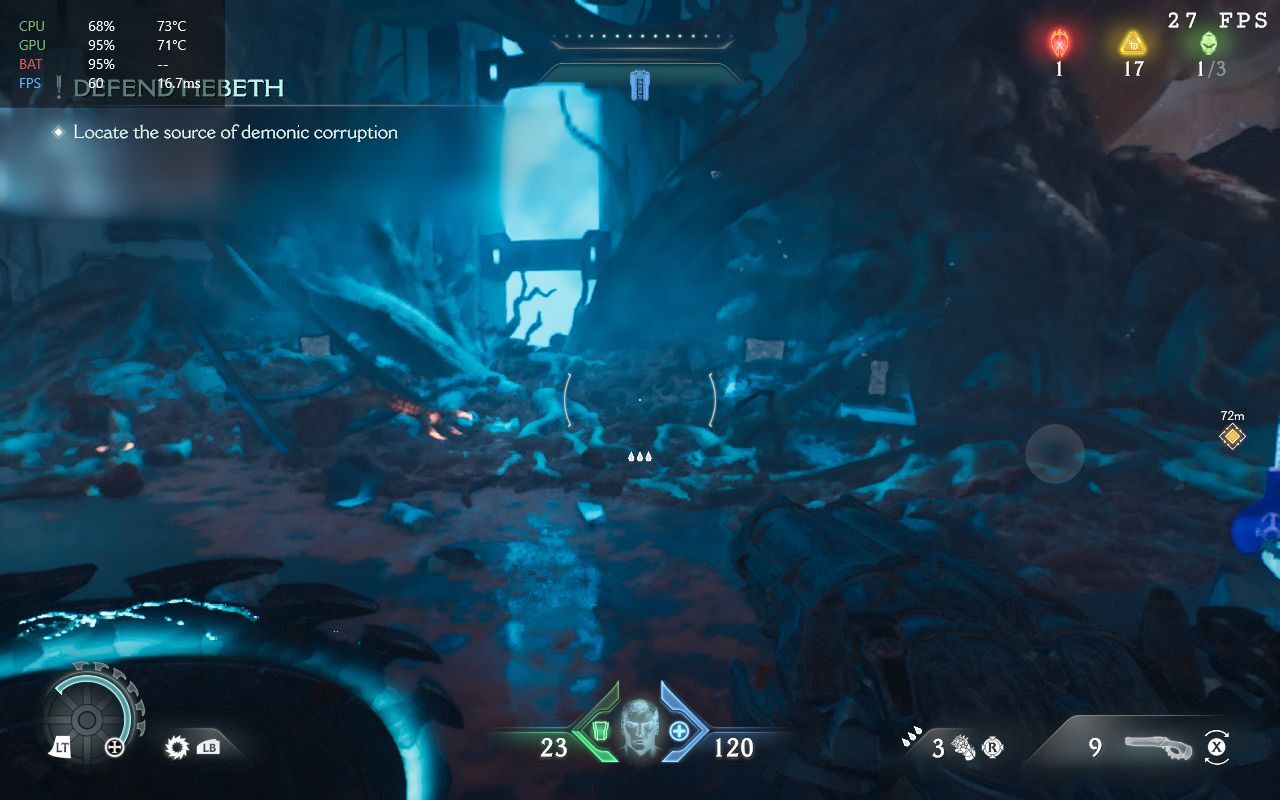Activate the gauntlet melee icon

964,747
